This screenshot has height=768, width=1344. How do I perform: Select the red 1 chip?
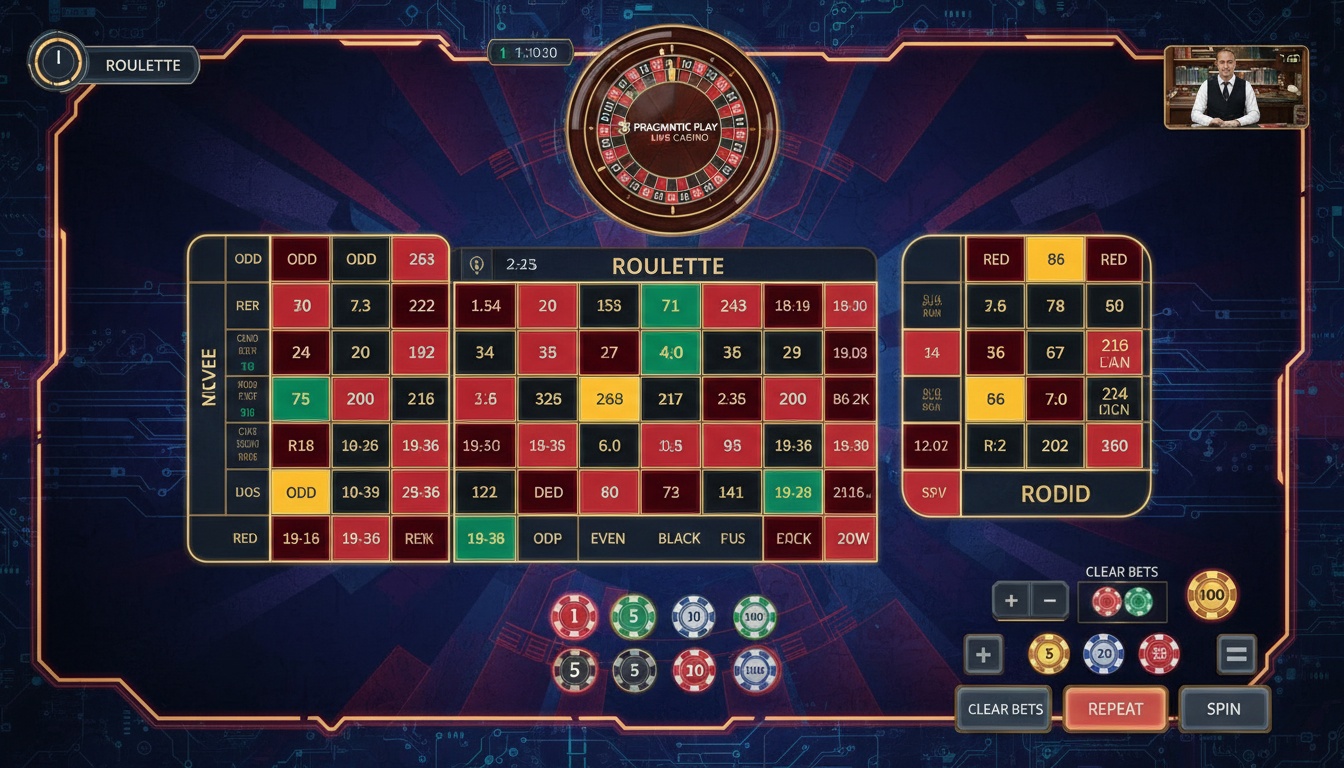pyautogui.click(x=575, y=616)
